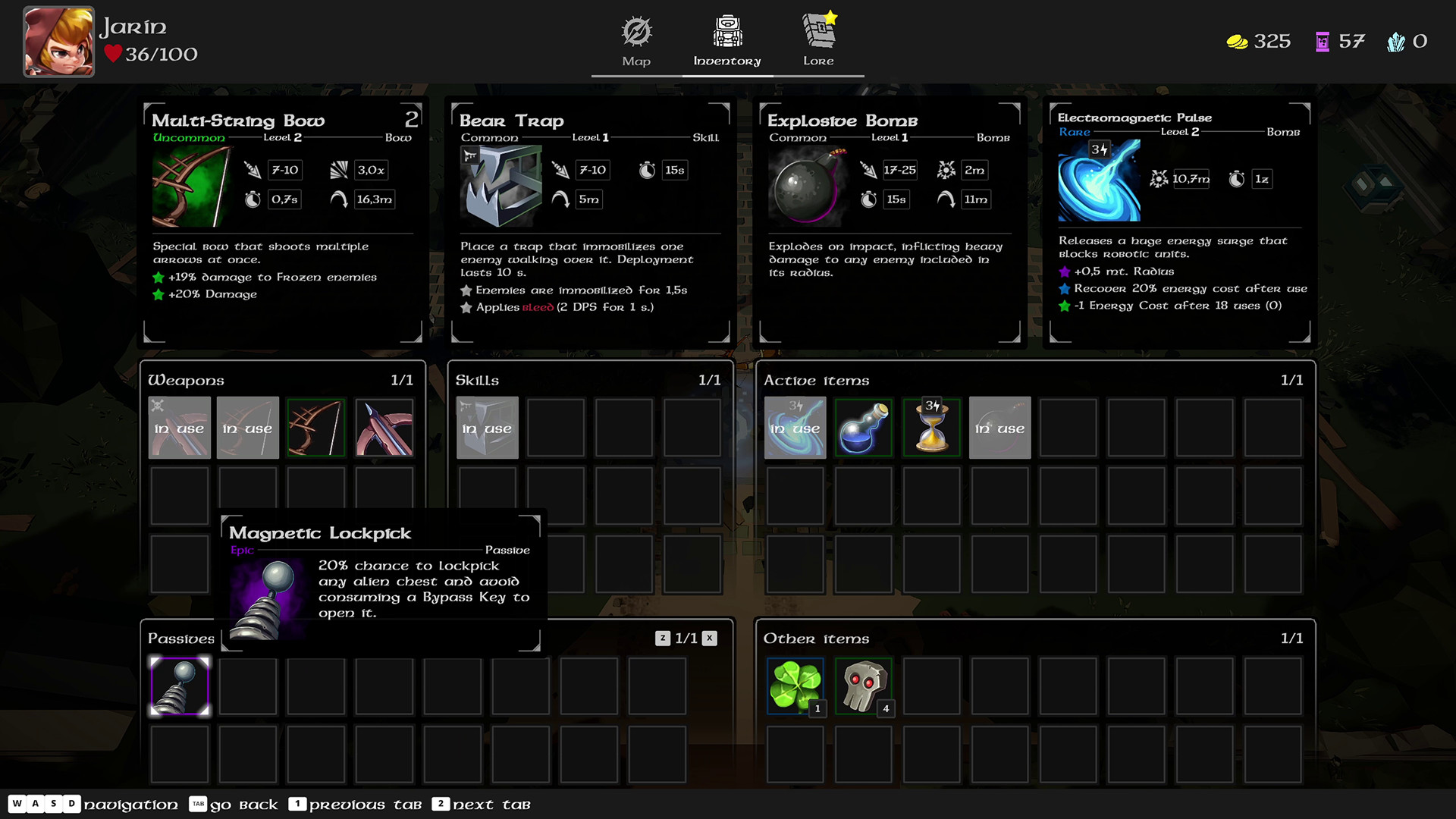Select the green Multi-String Bow weapon slot
This screenshot has height=819, width=1456.
316,428
